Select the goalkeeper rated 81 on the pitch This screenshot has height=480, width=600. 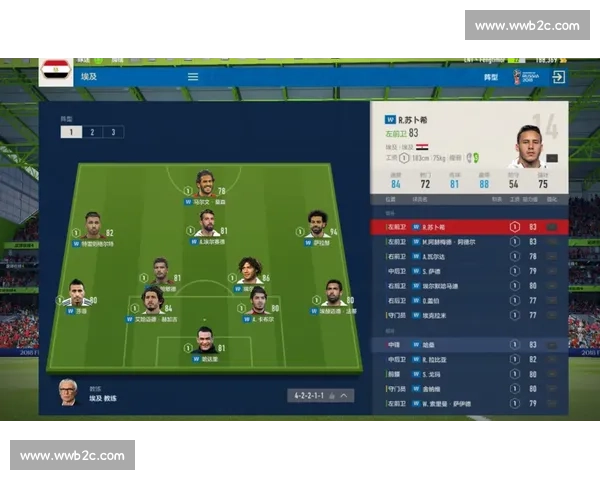coord(205,341)
